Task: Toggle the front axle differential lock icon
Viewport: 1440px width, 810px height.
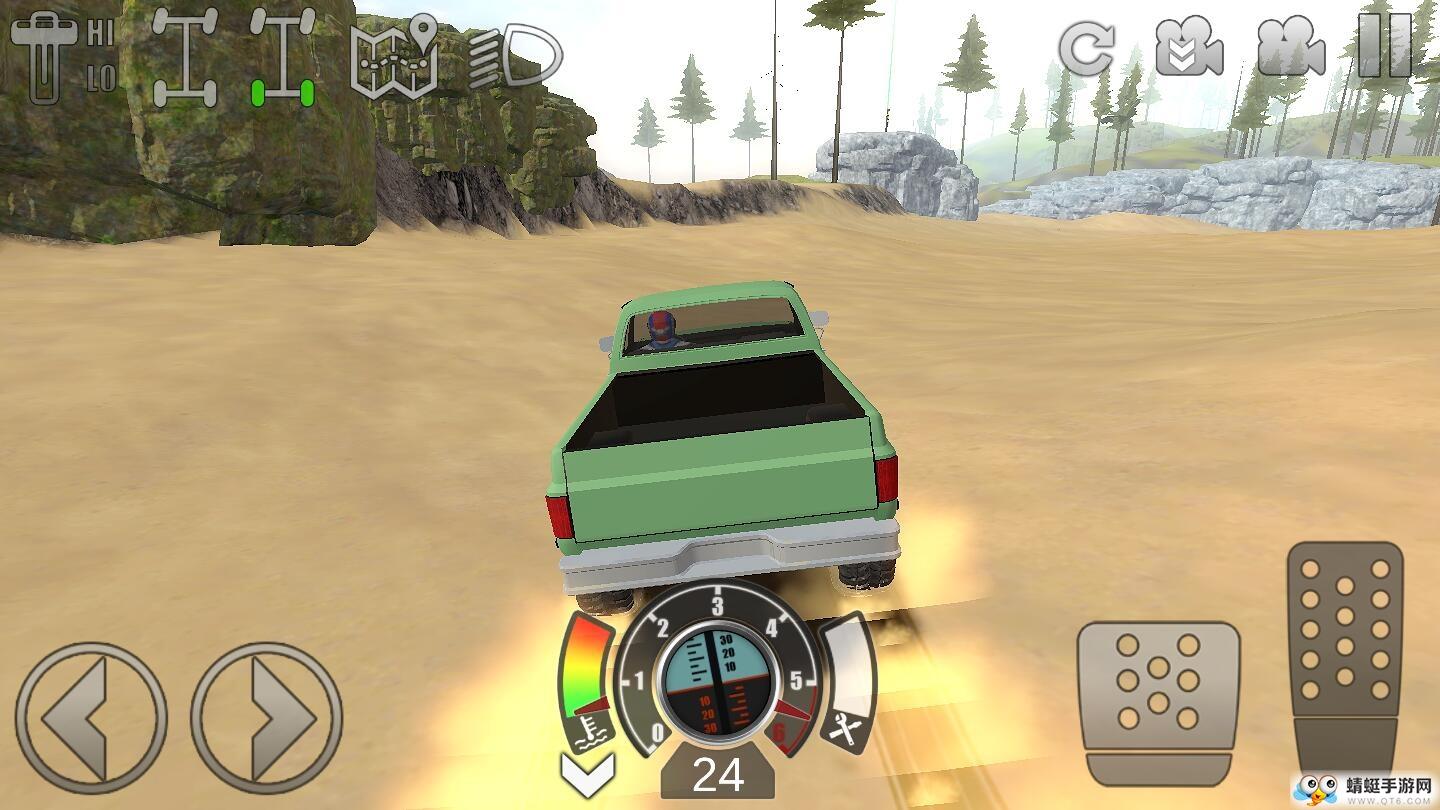Action: (185, 58)
